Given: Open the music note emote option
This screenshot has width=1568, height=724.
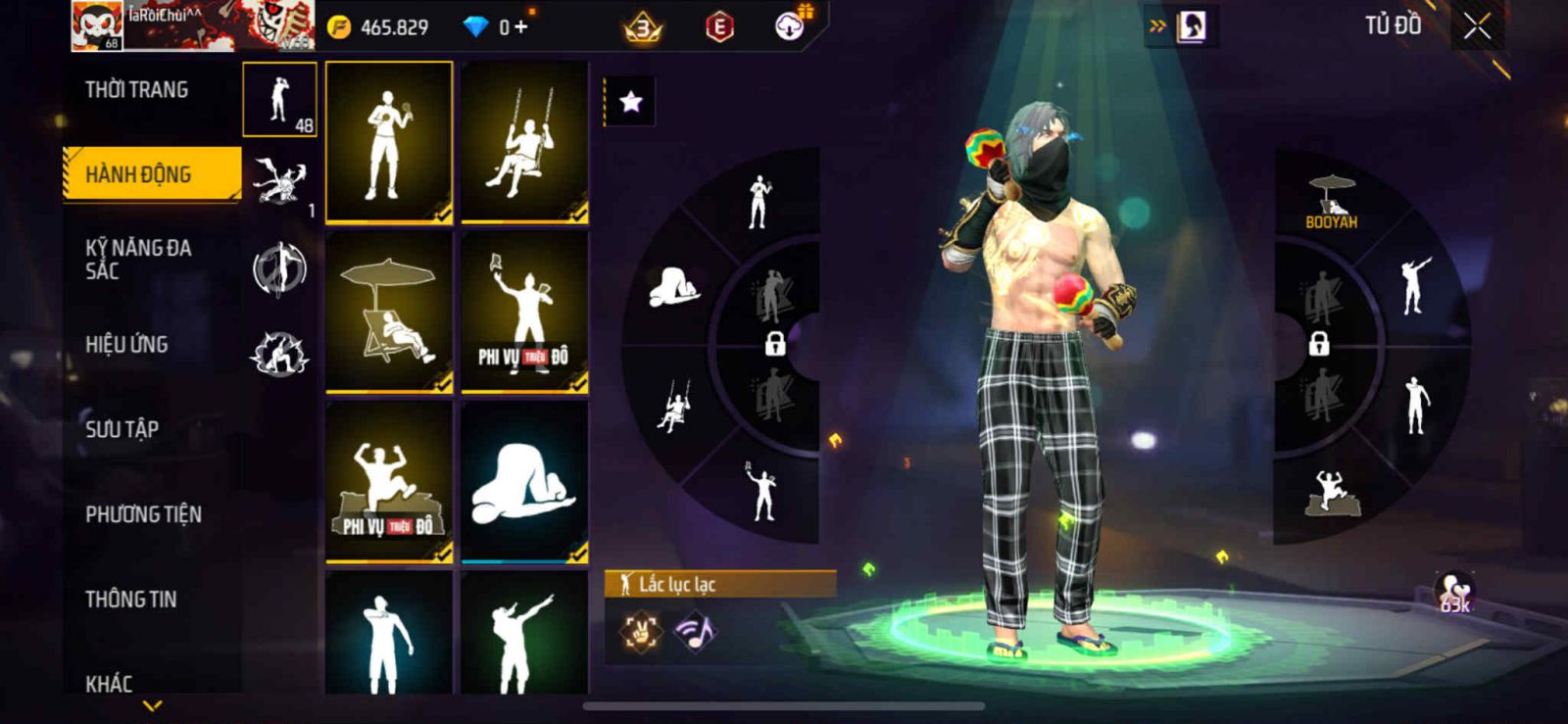Looking at the screenshot, I should pyautogui.click(x=695, y=631).
